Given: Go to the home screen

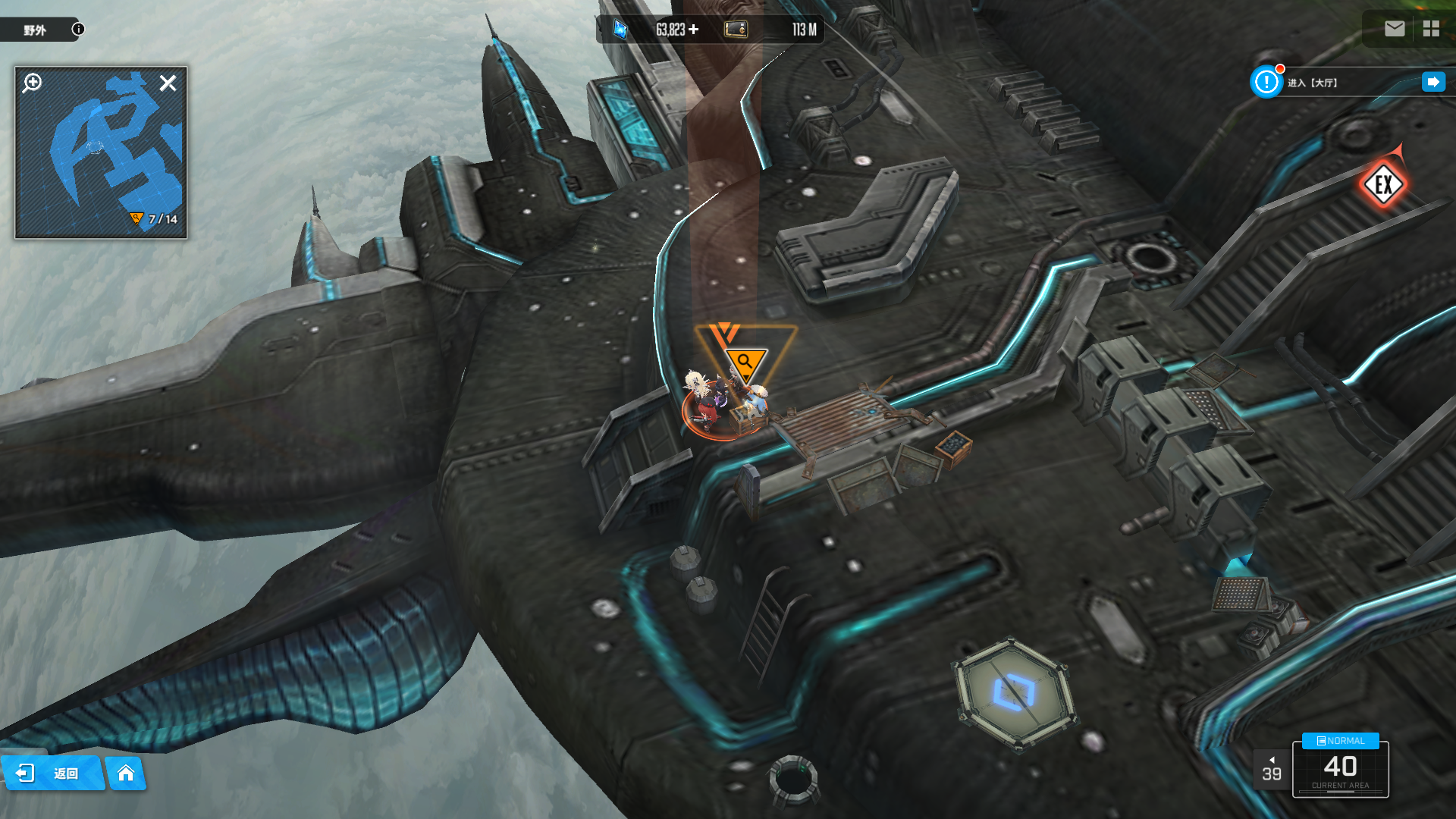Looking at the screenshot, I should pos(126,773).
